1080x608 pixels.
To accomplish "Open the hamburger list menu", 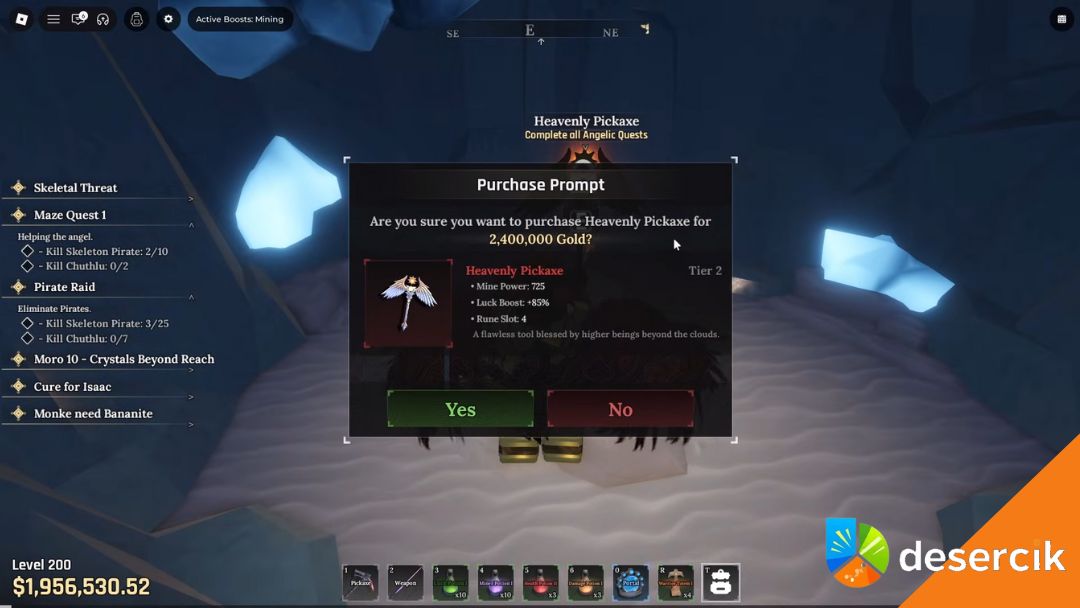I will click(x=54, y=19).
